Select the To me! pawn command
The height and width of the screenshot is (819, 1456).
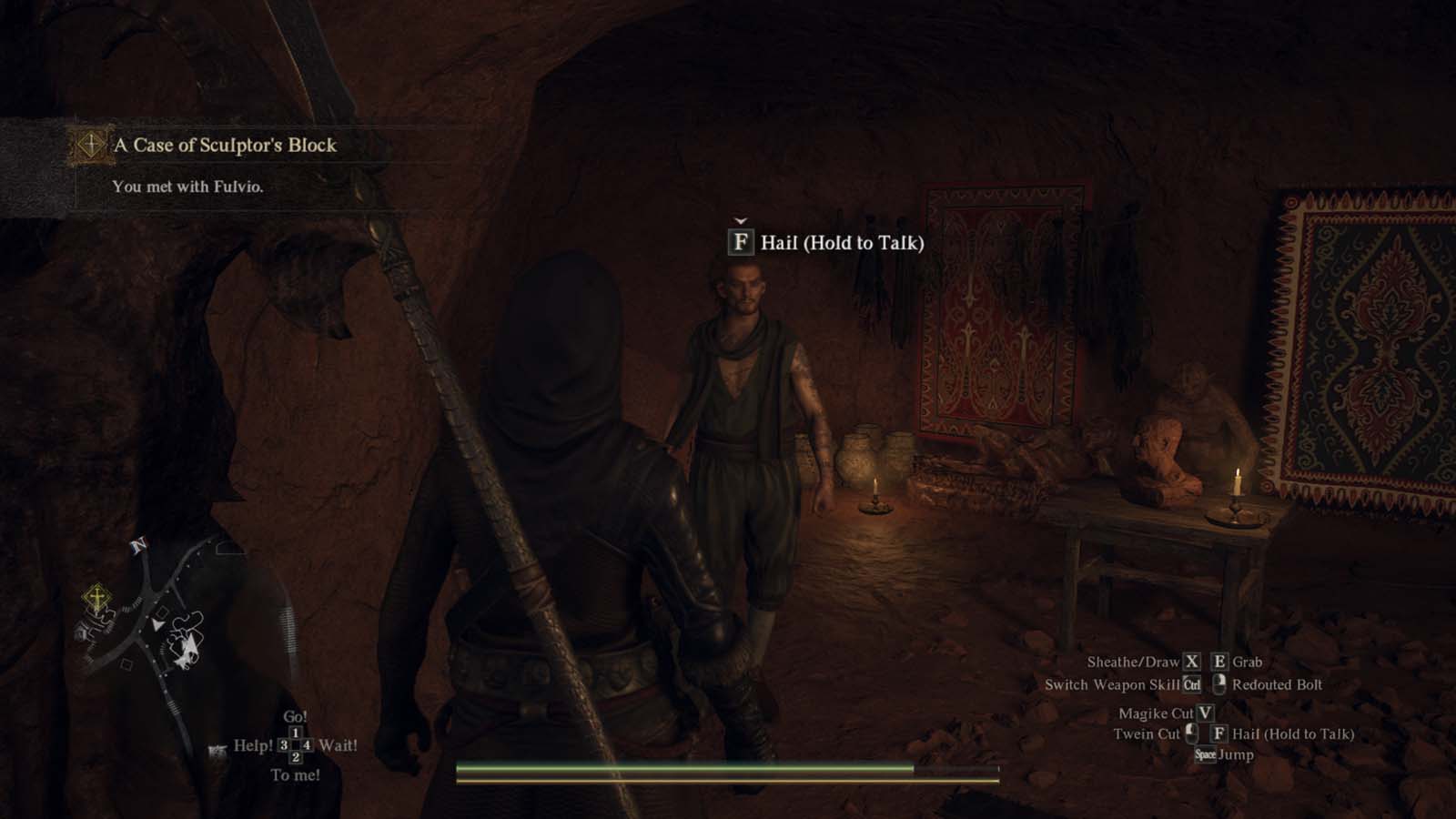tap(296, 774)
